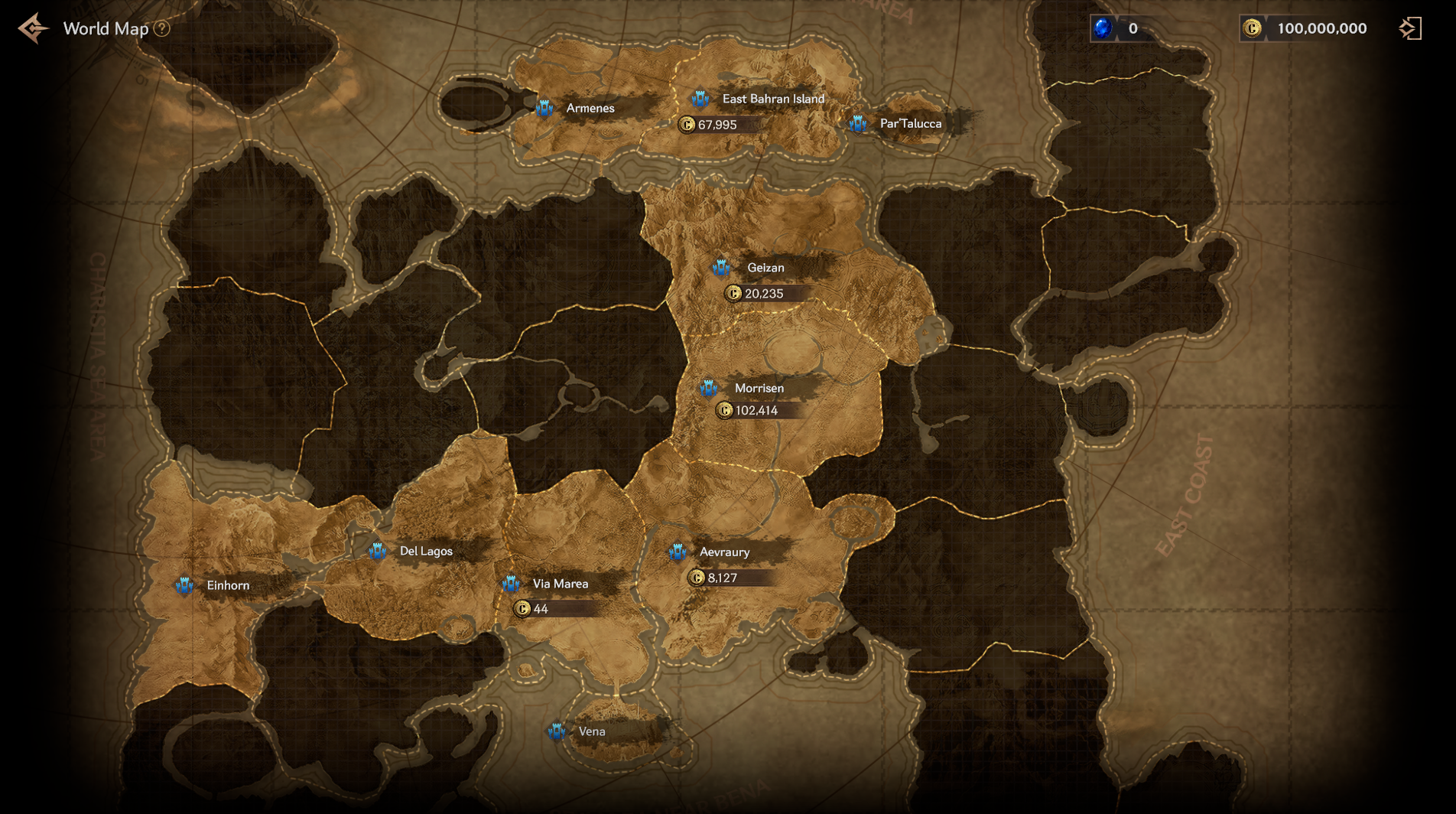Choose the East Bahran Island marker
Image resolution: width=1456 pixels, height=814 pixels.
click(x=700, y=99)
